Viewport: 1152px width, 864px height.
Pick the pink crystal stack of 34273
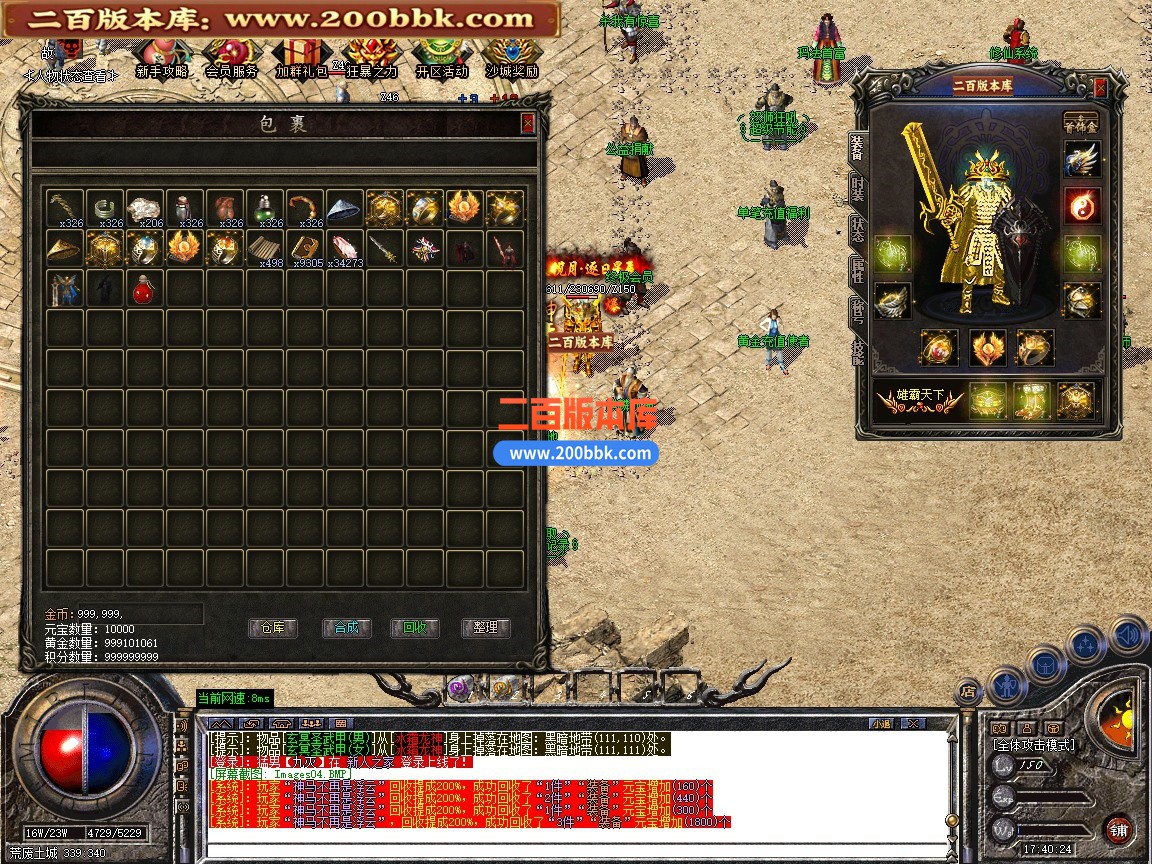click(344, 249)
